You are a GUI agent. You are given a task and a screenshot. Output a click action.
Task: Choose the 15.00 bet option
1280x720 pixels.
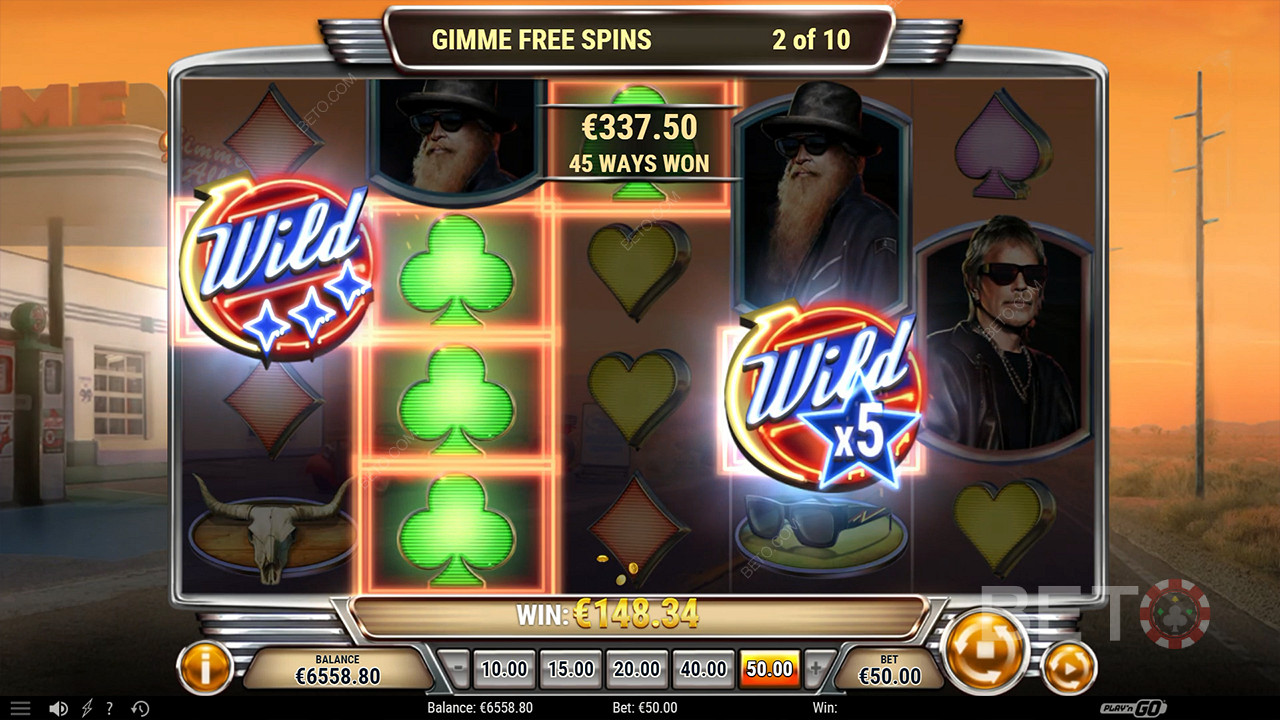point(571,669)
